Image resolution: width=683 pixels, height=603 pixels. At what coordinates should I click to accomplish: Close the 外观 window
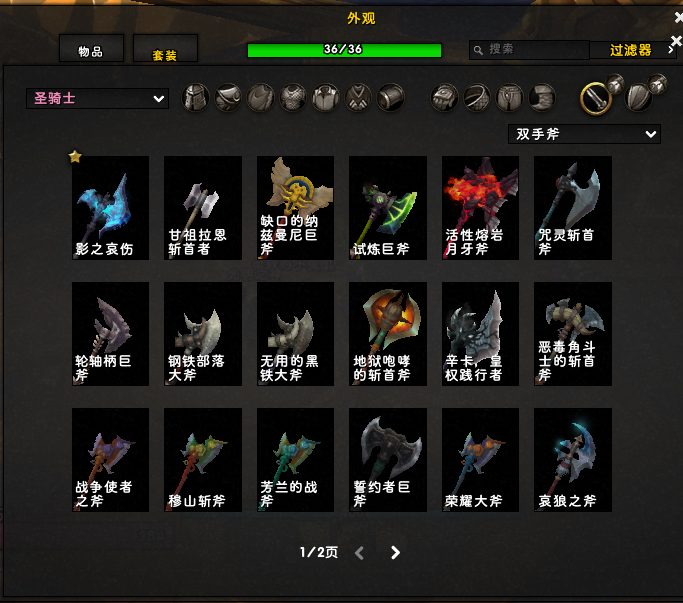677,17
